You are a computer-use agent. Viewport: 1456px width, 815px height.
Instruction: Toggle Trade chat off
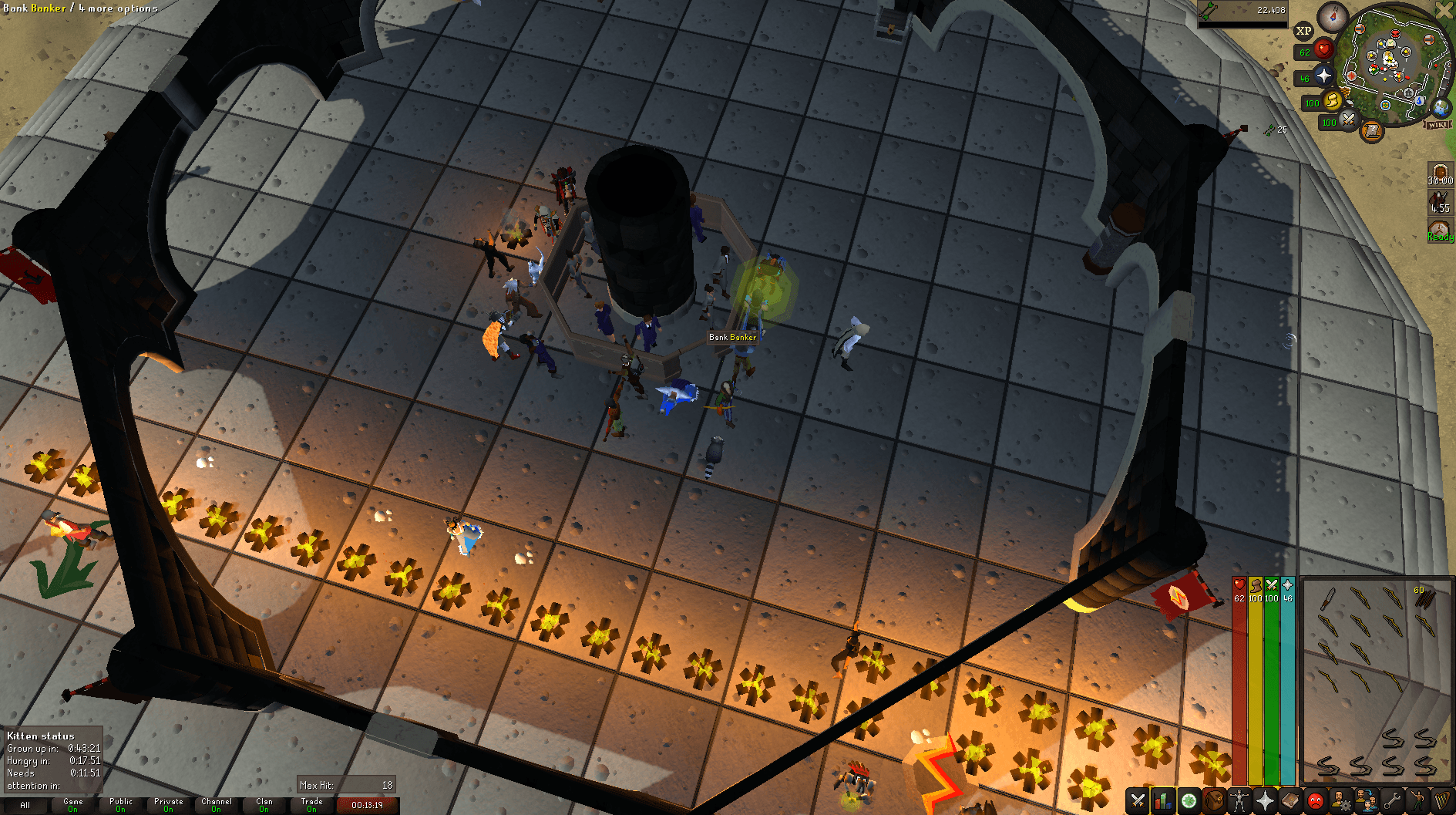312,804
